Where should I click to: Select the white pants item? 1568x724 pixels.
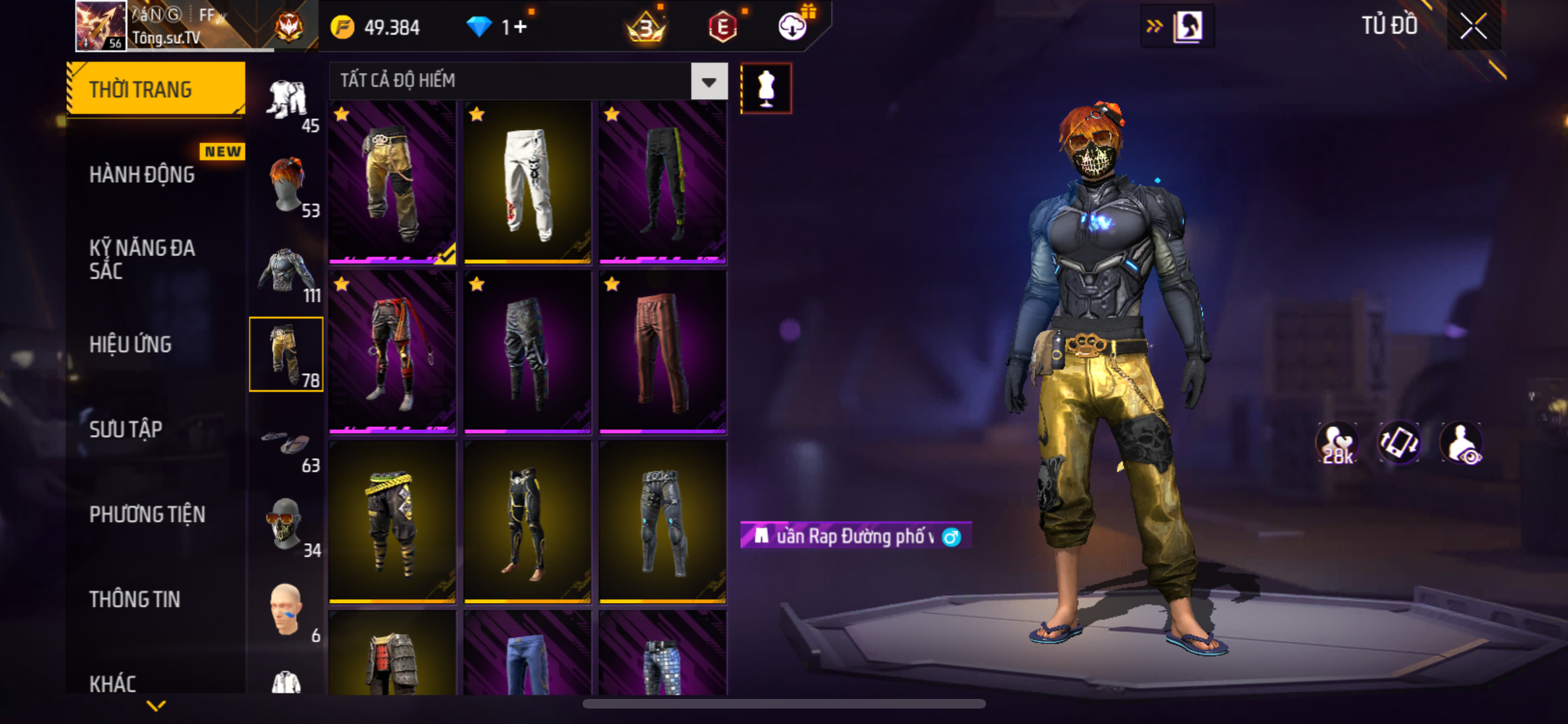click(x=527, y=183)
